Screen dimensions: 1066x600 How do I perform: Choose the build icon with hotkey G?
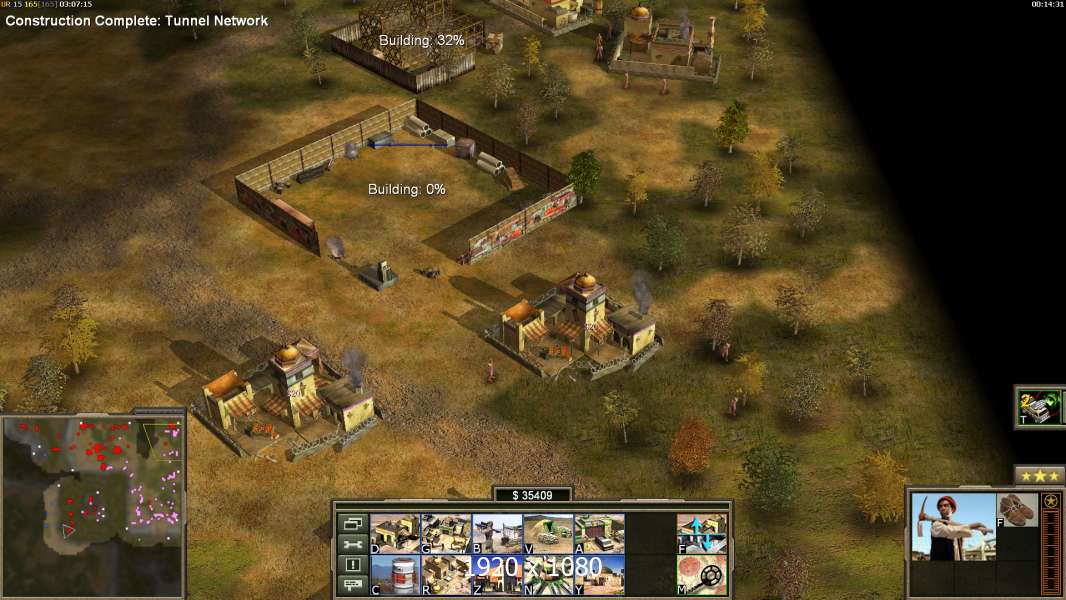446,534
